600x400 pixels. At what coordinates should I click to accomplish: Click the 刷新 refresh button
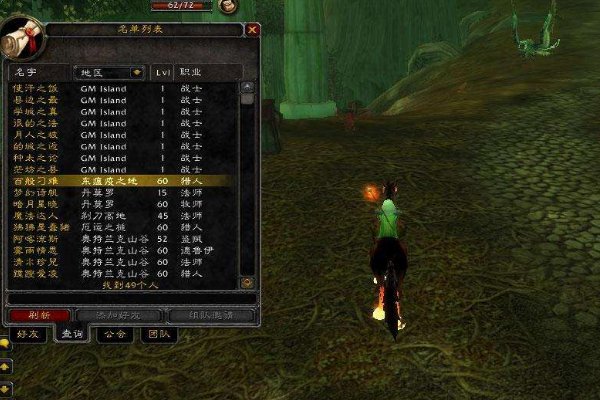pos(39,315)
